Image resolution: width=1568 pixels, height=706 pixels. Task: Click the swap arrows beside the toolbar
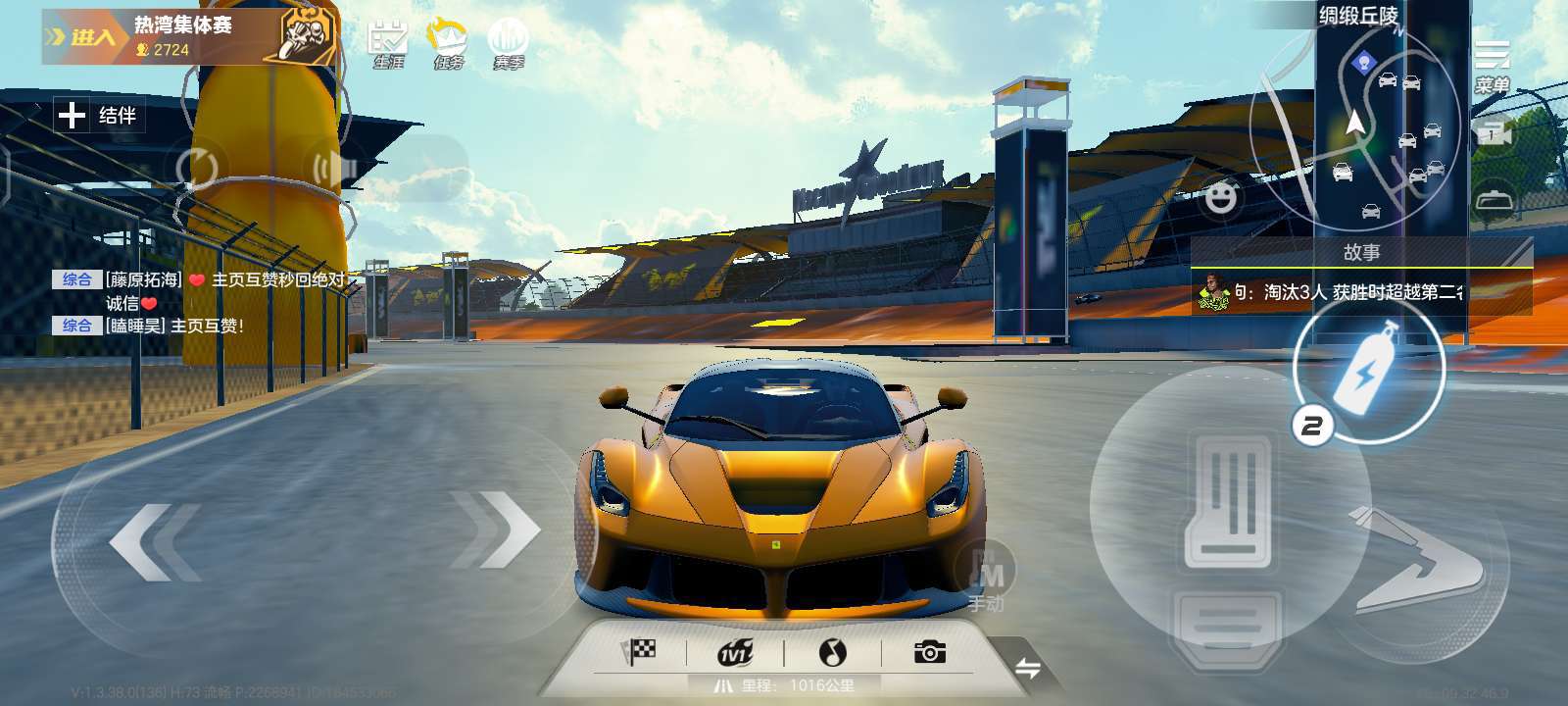click(1027, 669)
